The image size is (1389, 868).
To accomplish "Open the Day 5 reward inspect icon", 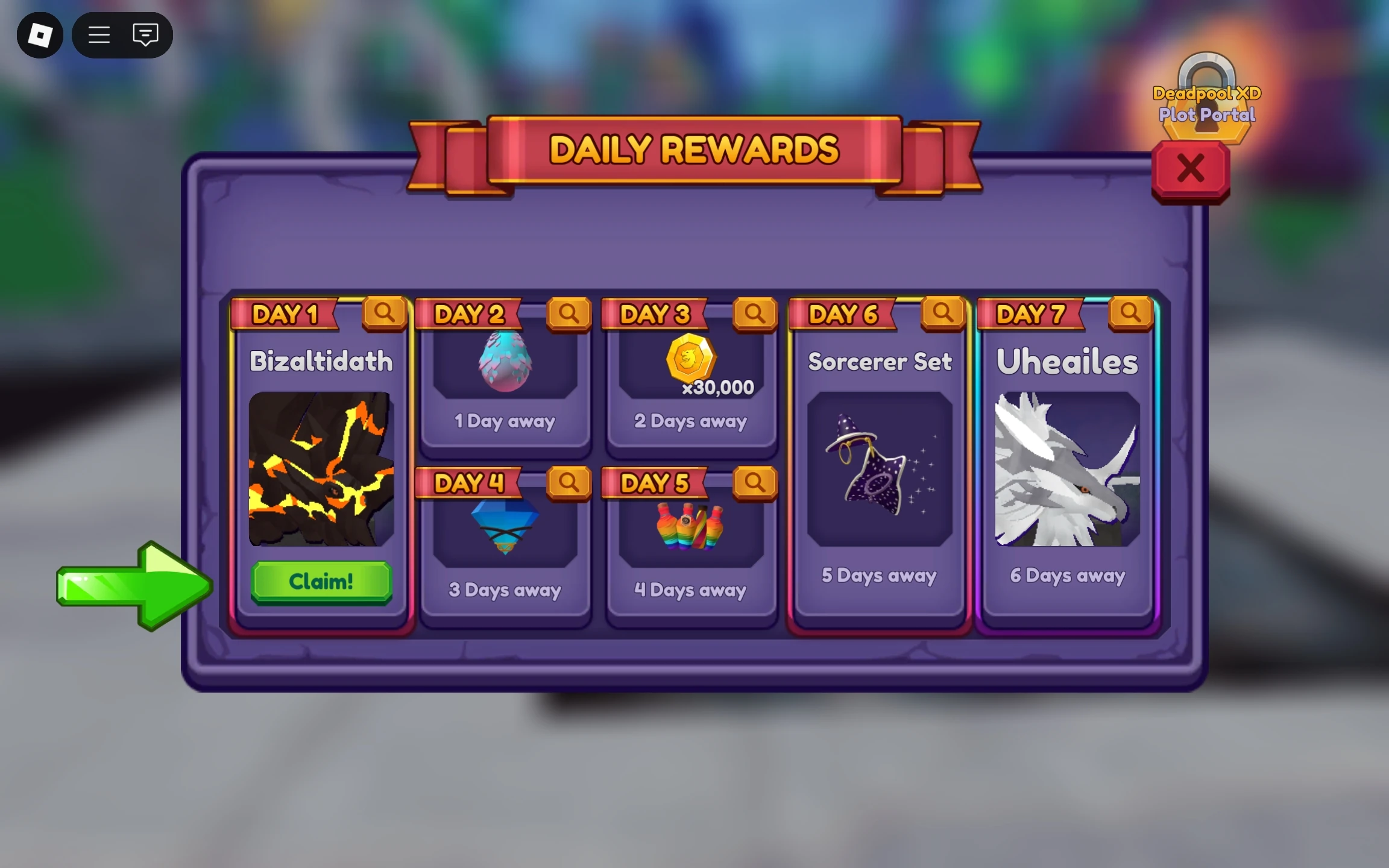I will point(757,482).
